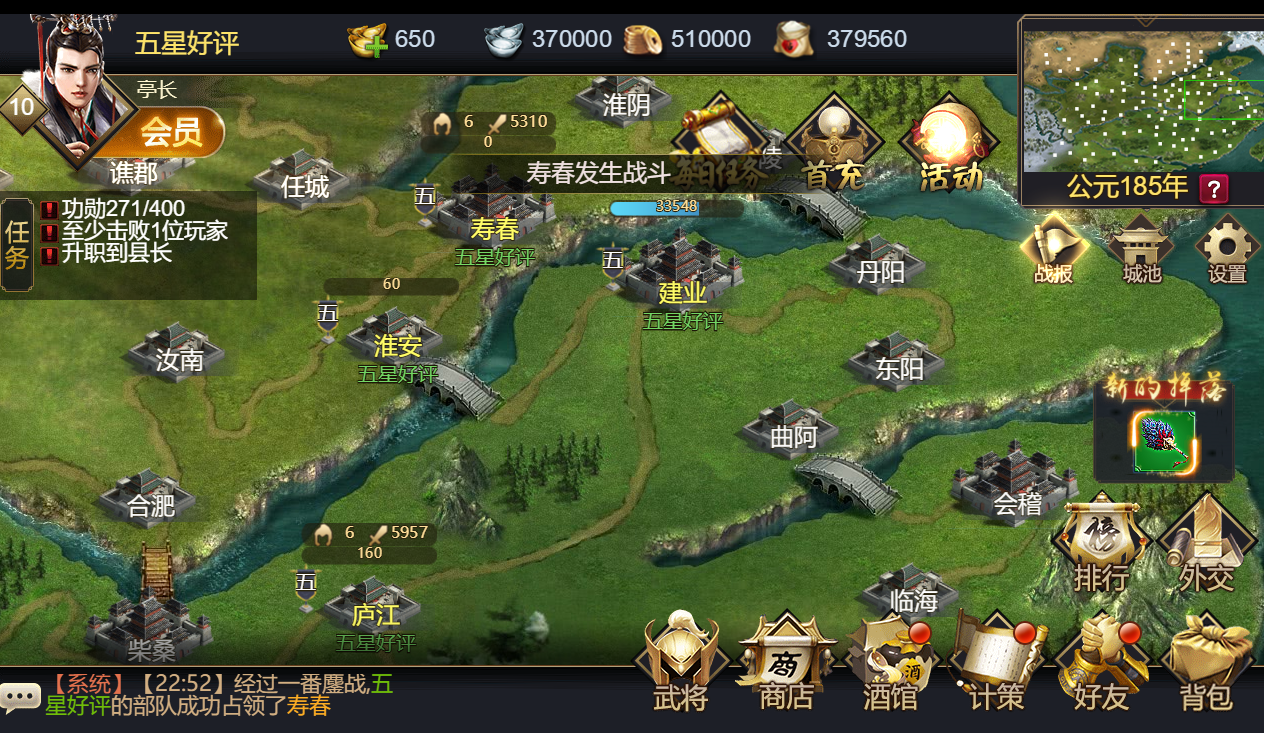Show the 城池 city list
Viewport: 1264px width, 733px height.
(x=1141, y=250)
